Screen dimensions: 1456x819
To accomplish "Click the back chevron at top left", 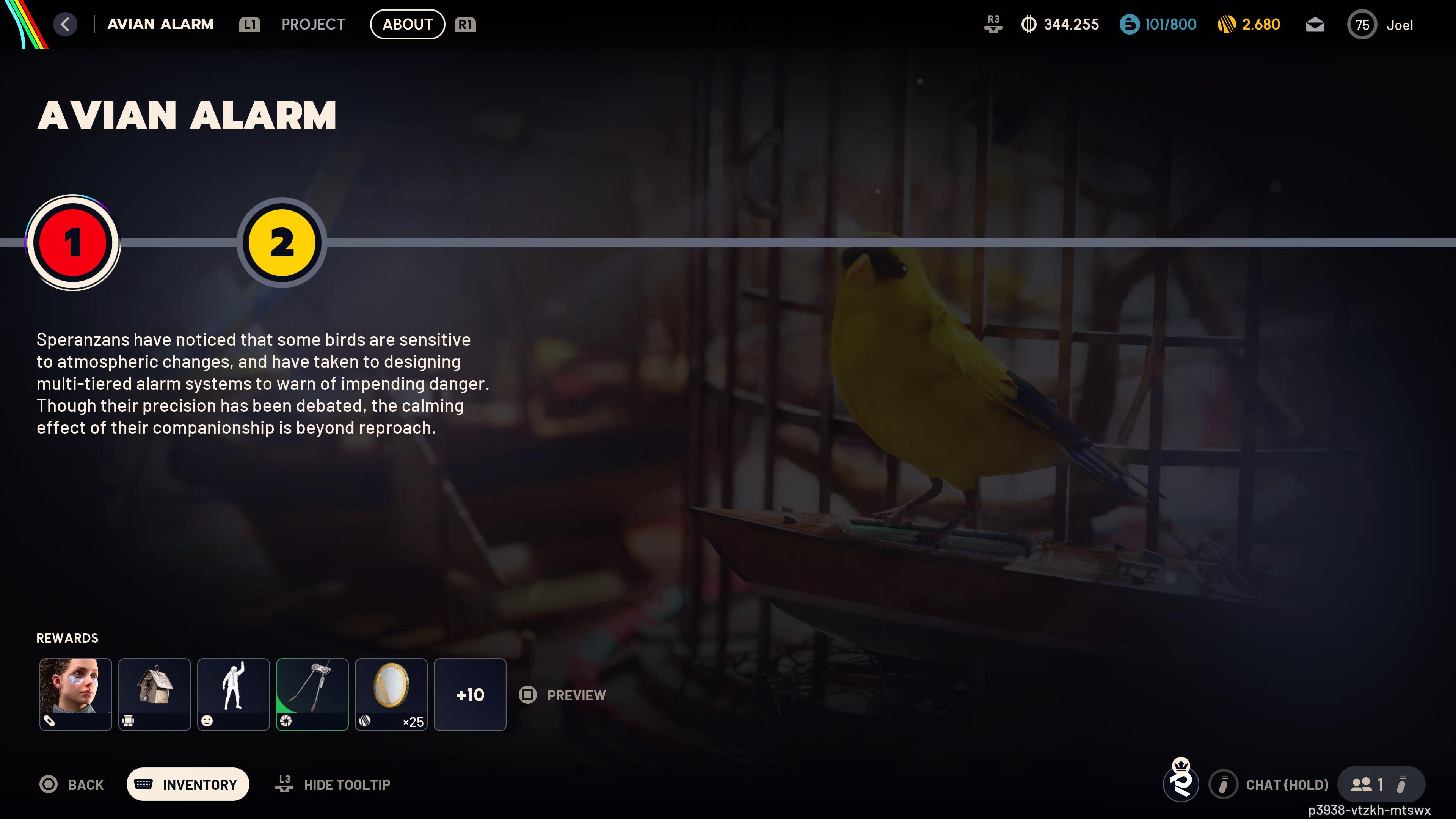I will click(x=65, y=24).
